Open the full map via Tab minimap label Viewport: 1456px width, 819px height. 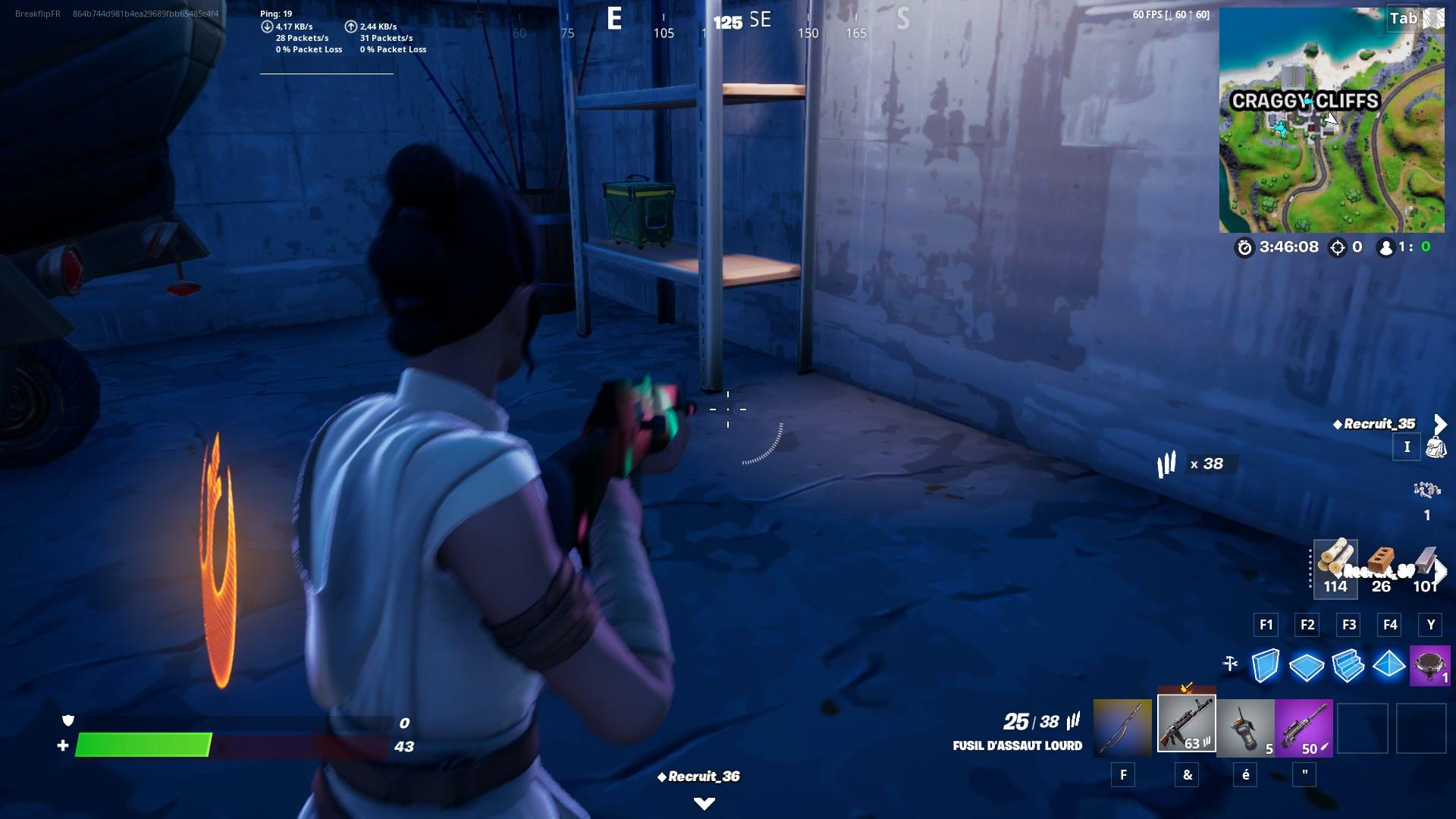(x=1404, y=18)
